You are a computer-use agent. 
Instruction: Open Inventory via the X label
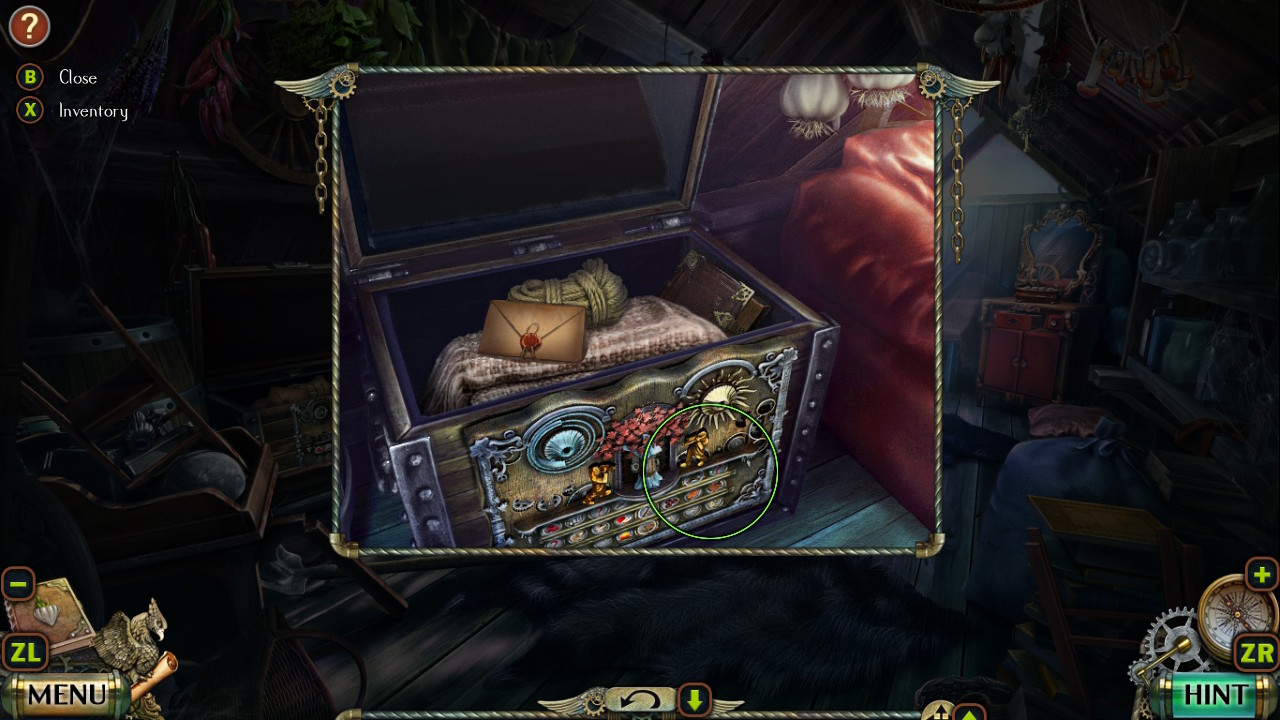[95, 111]
